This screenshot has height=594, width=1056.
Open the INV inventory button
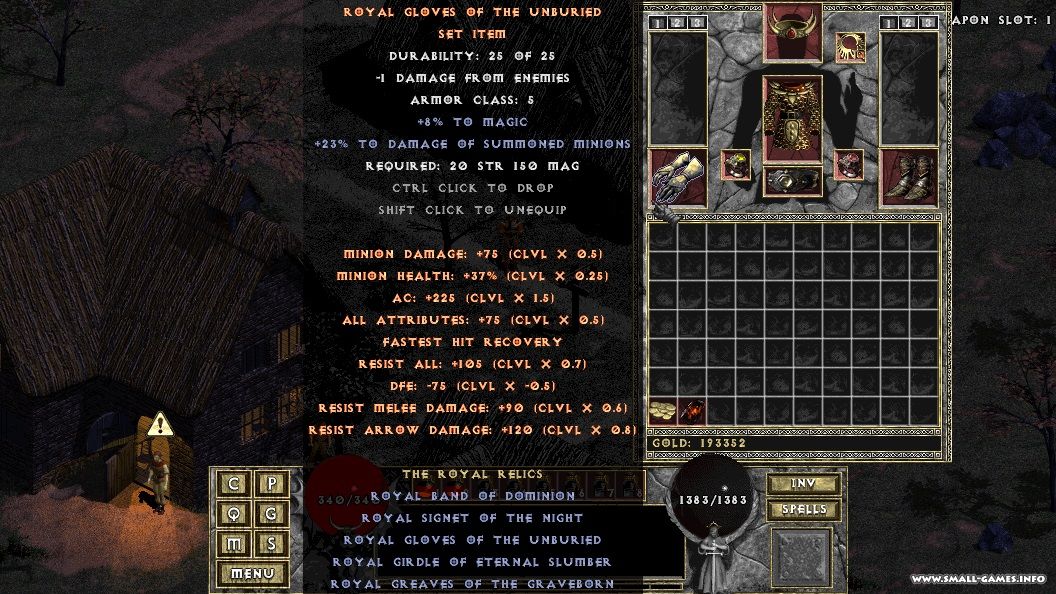coord(803,484)
